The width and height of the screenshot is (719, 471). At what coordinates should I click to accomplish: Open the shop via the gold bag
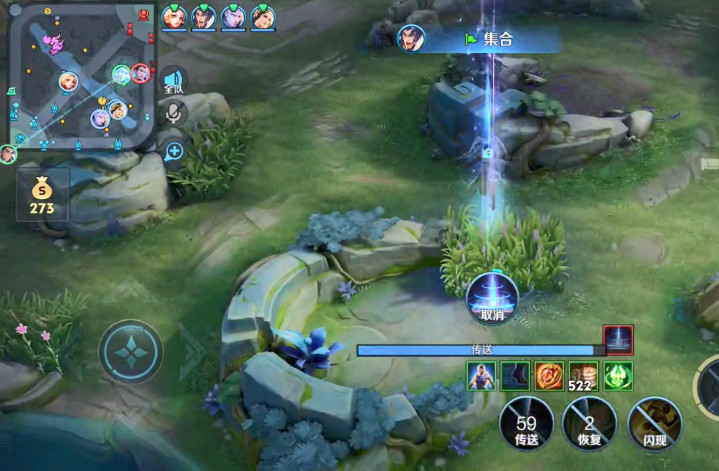point(42,193)
